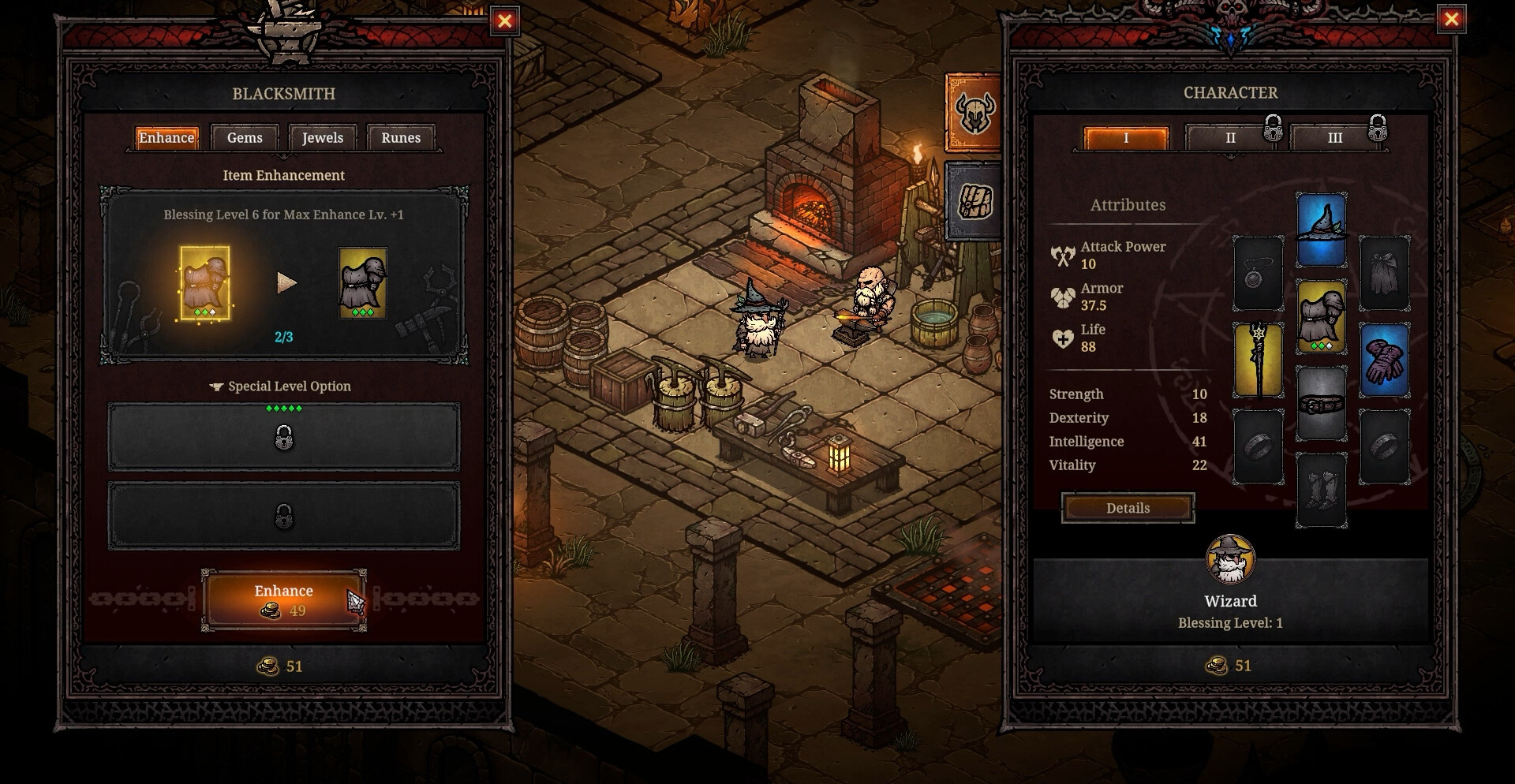Choose locked loadout tab III
This screenshot has height=784, width=1515.
click(1335, 138)
